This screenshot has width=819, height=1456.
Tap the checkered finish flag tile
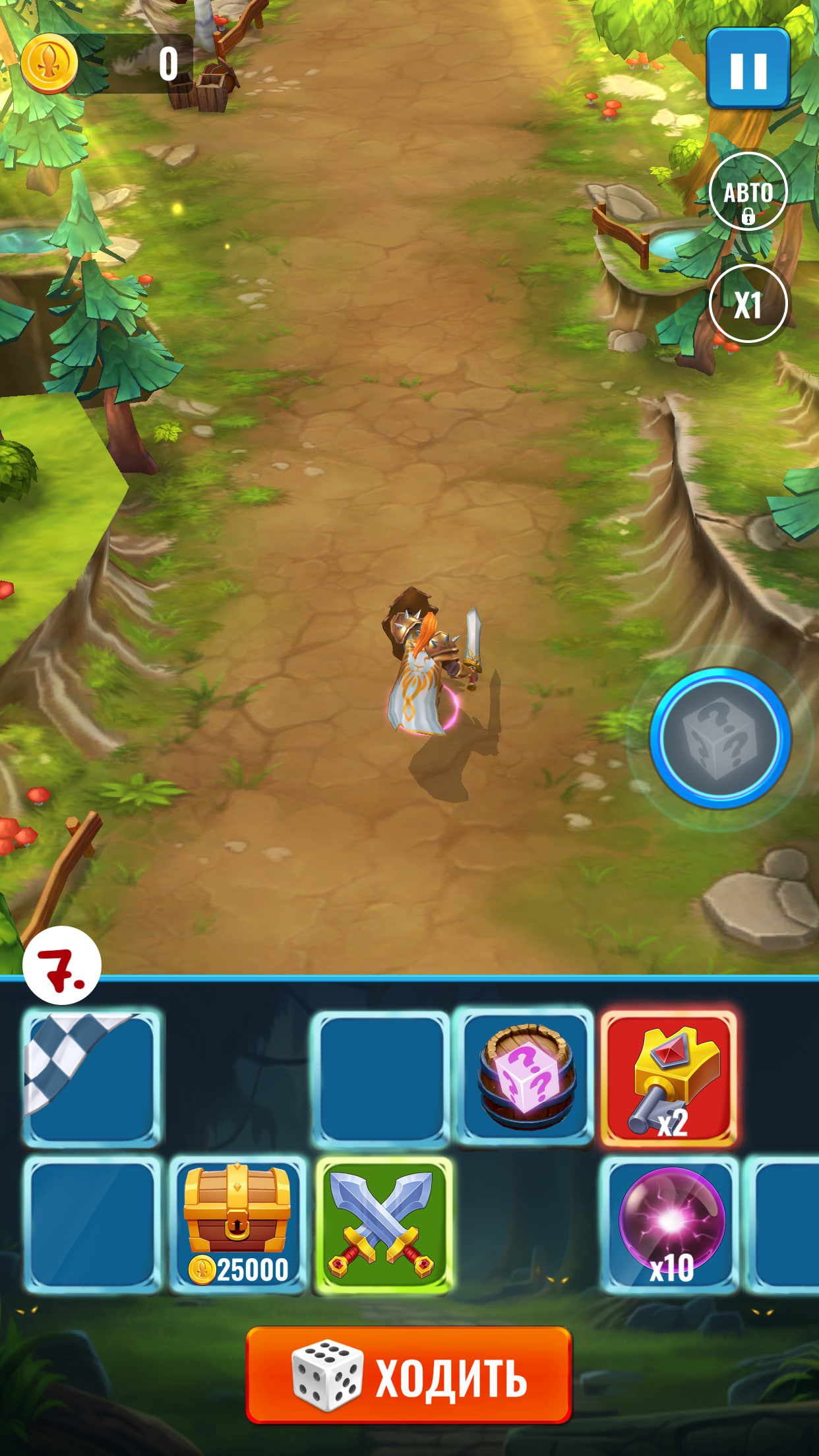(x=92, y=1077)
